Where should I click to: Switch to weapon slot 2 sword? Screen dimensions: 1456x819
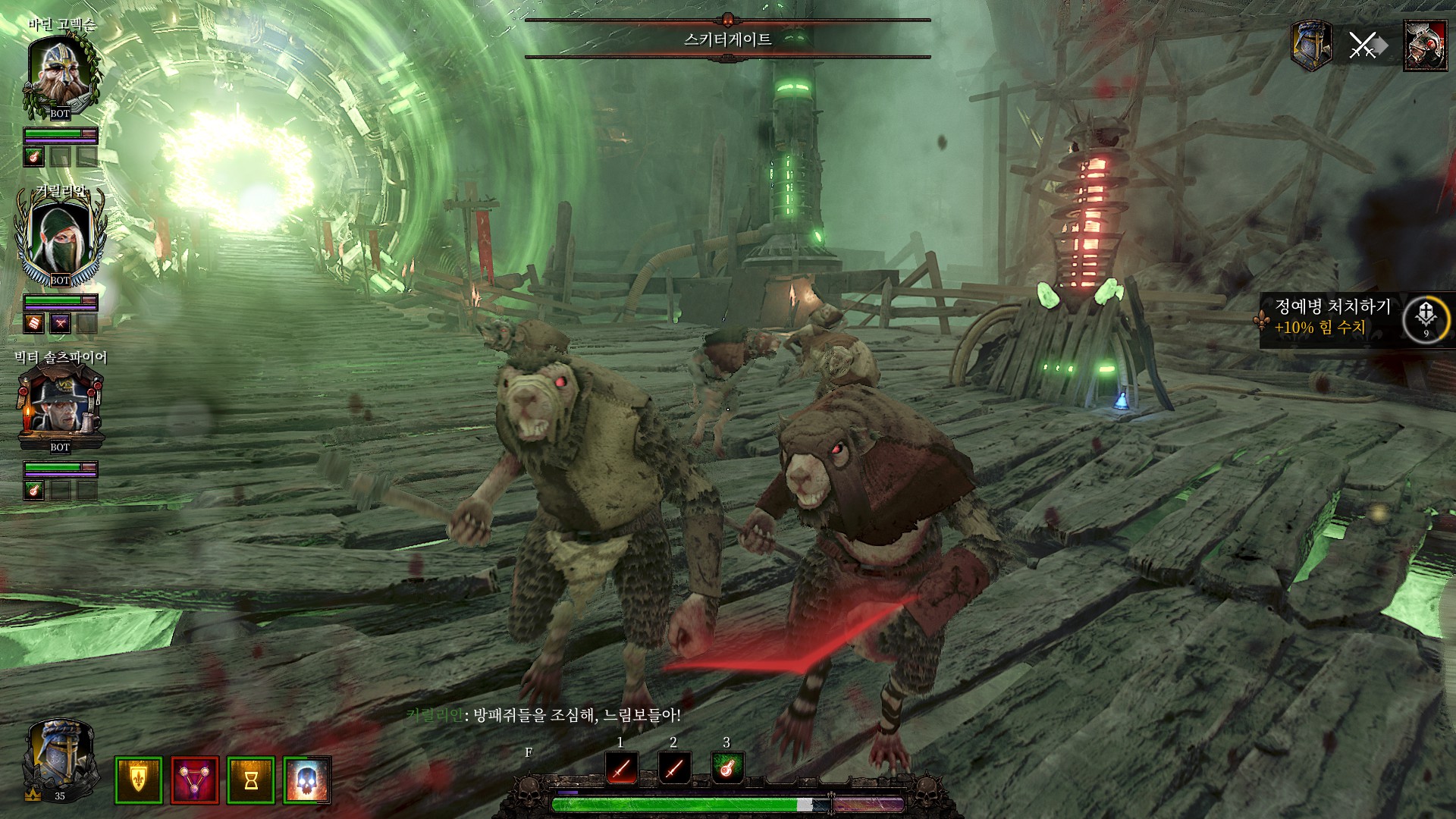pos(674,768)
